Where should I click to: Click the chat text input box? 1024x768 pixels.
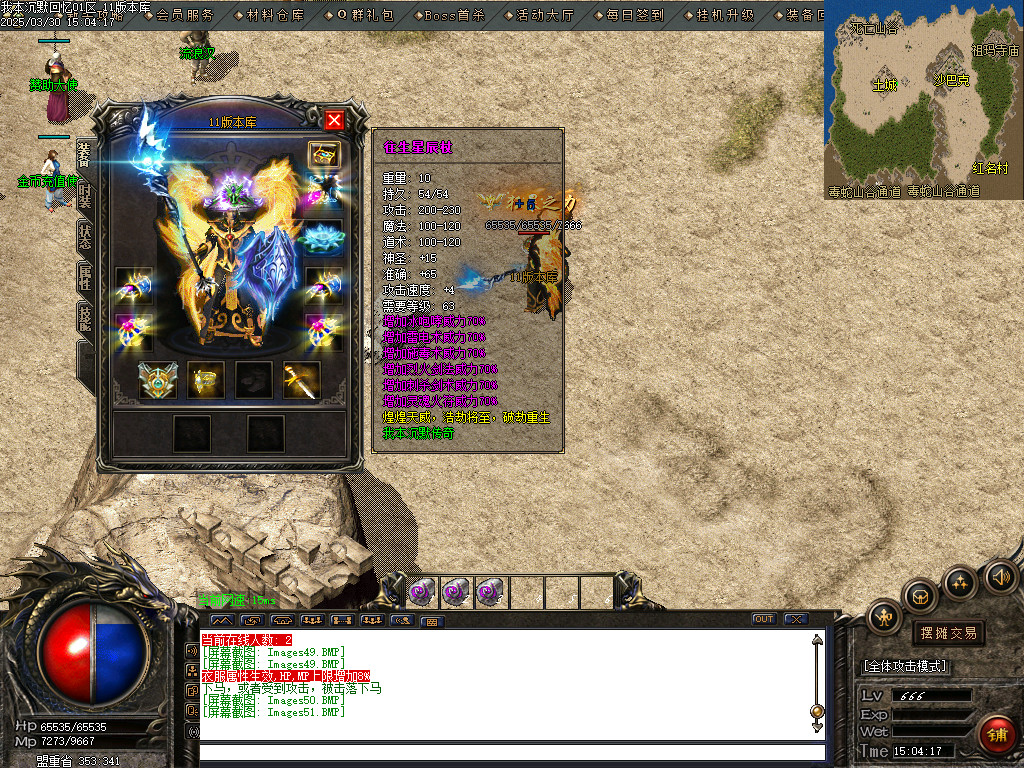(512, 752)
